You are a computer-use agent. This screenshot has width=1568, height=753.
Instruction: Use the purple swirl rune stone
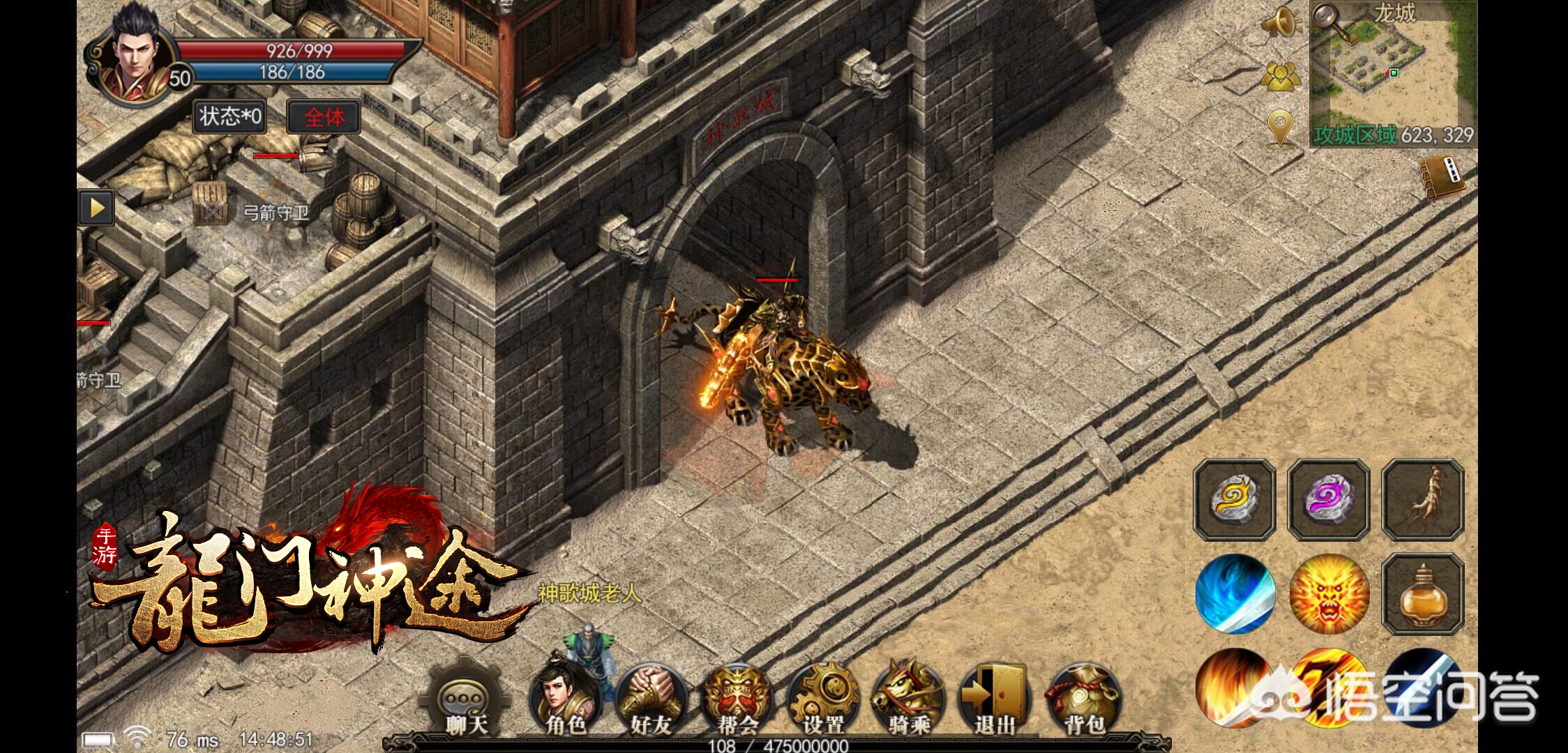[x=1328, y=499]
